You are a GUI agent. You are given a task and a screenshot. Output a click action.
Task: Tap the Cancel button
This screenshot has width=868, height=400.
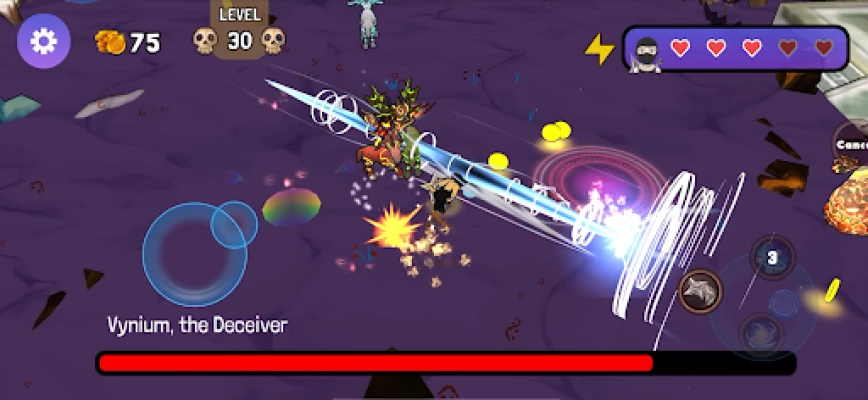(x=851, y=145)
